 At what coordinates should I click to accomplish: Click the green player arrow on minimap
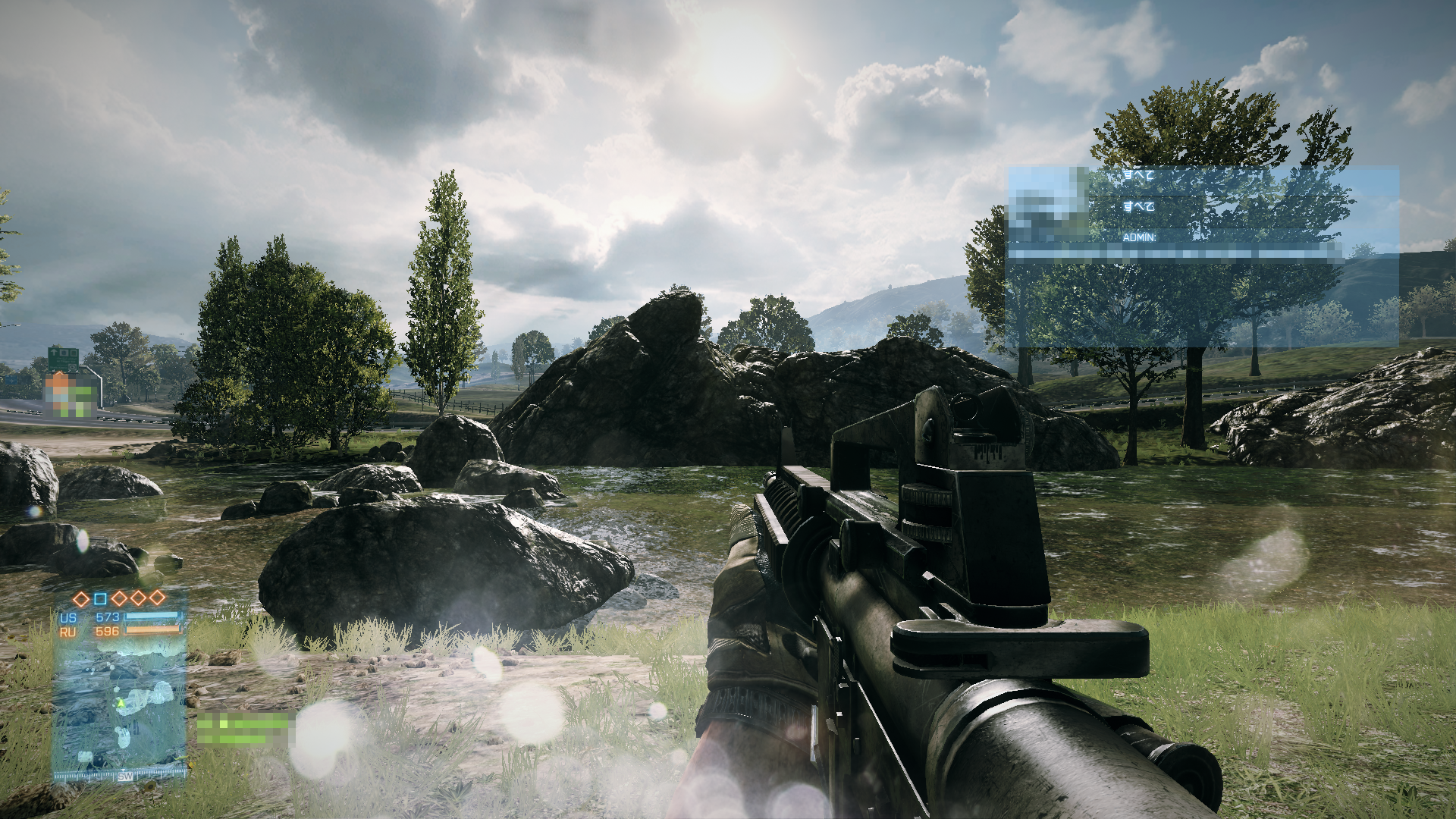click(120, 703)
